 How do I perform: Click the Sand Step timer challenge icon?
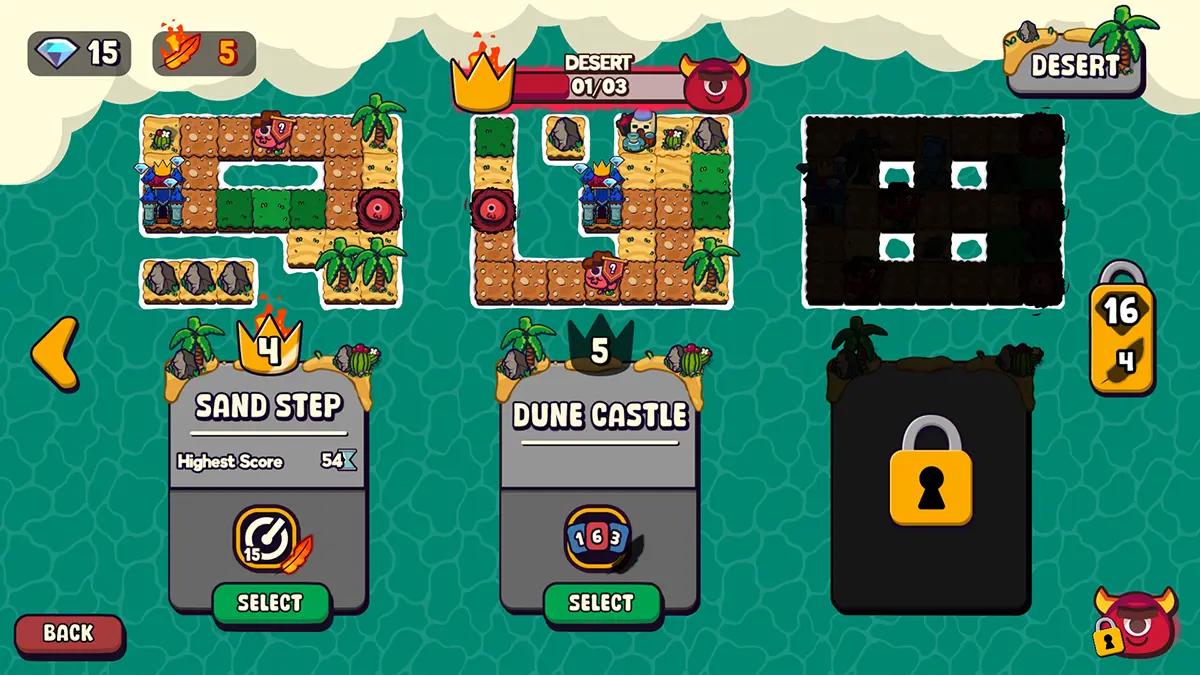coord(267,538)
